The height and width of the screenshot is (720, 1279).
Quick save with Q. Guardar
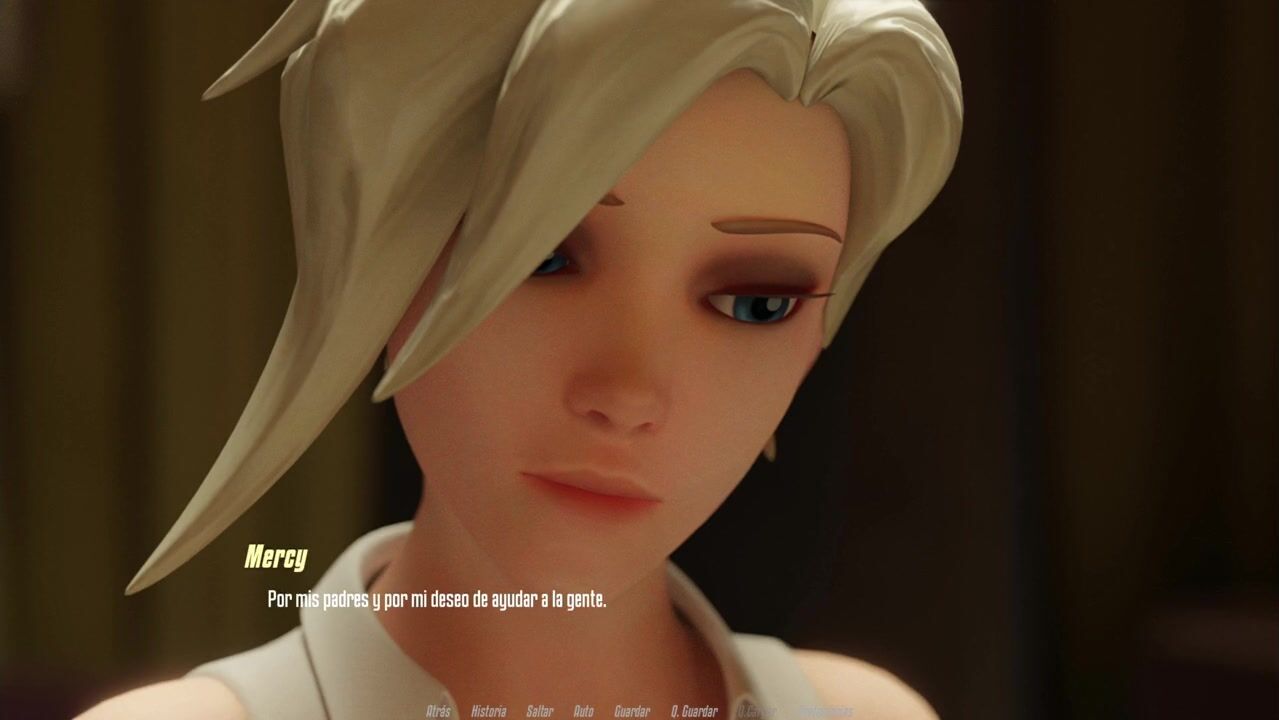(x=694, y=711)
